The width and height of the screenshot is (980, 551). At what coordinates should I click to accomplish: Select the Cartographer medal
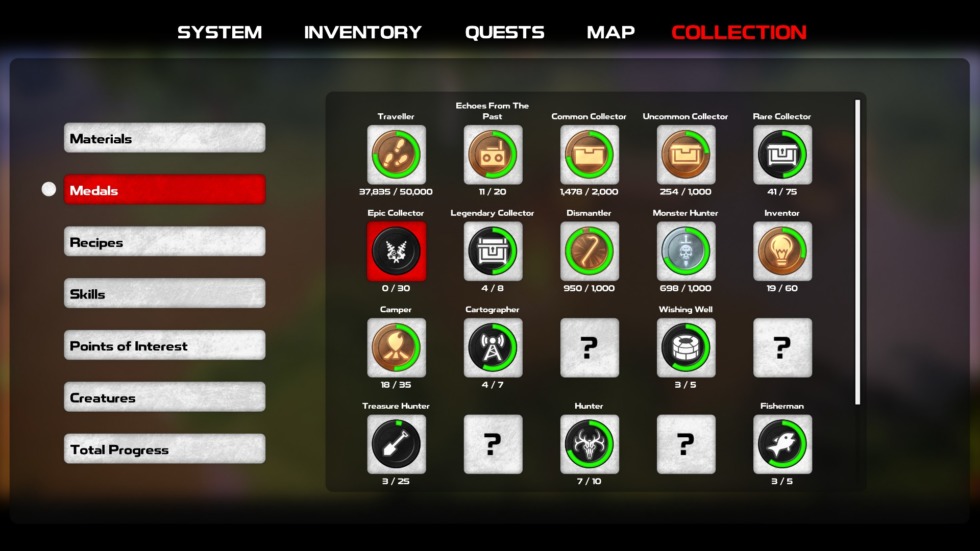tap(492, 348)
